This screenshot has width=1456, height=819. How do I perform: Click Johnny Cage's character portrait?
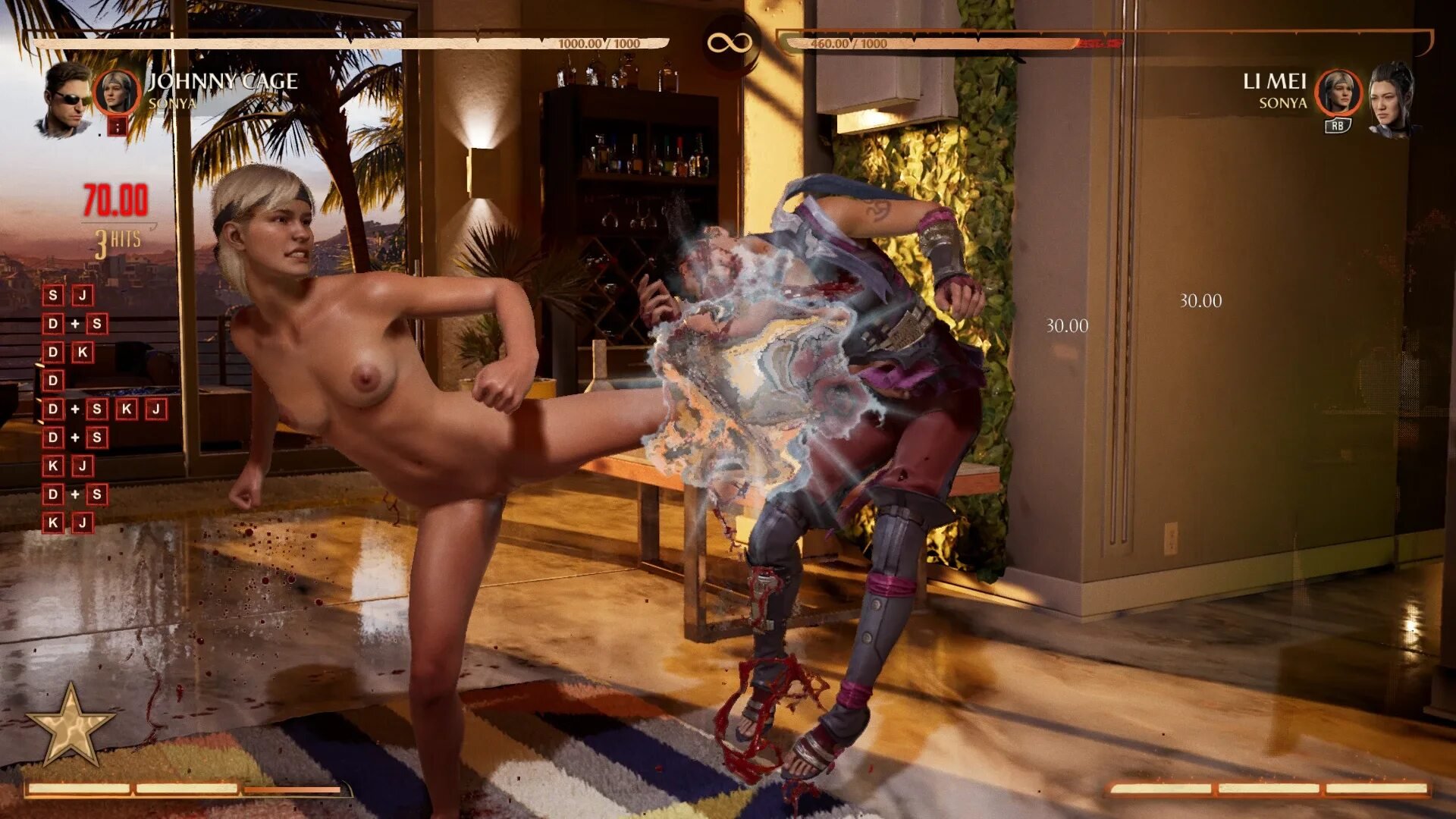[65, 99]
